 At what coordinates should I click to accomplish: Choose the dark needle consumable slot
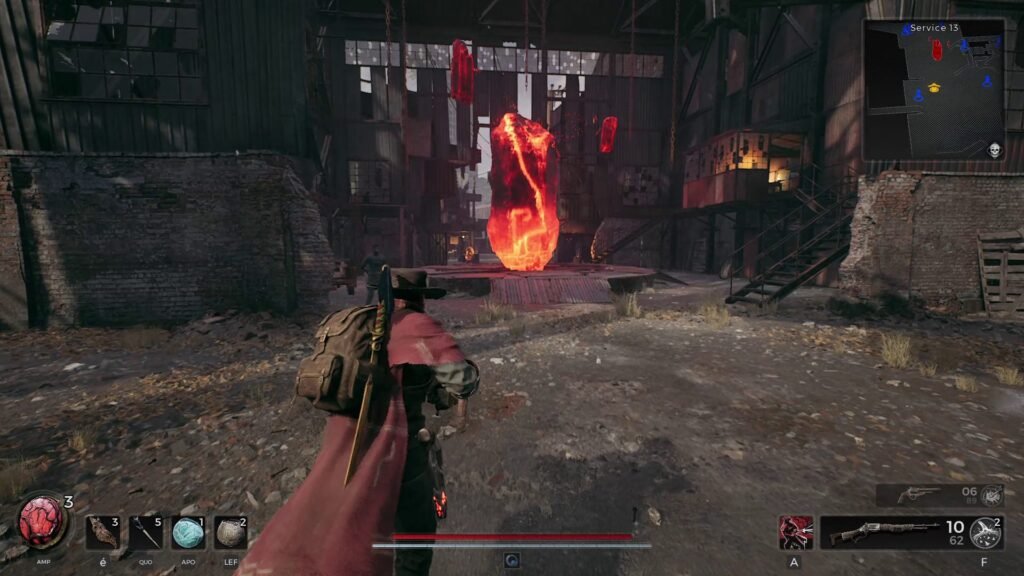(x=146, y=532)
